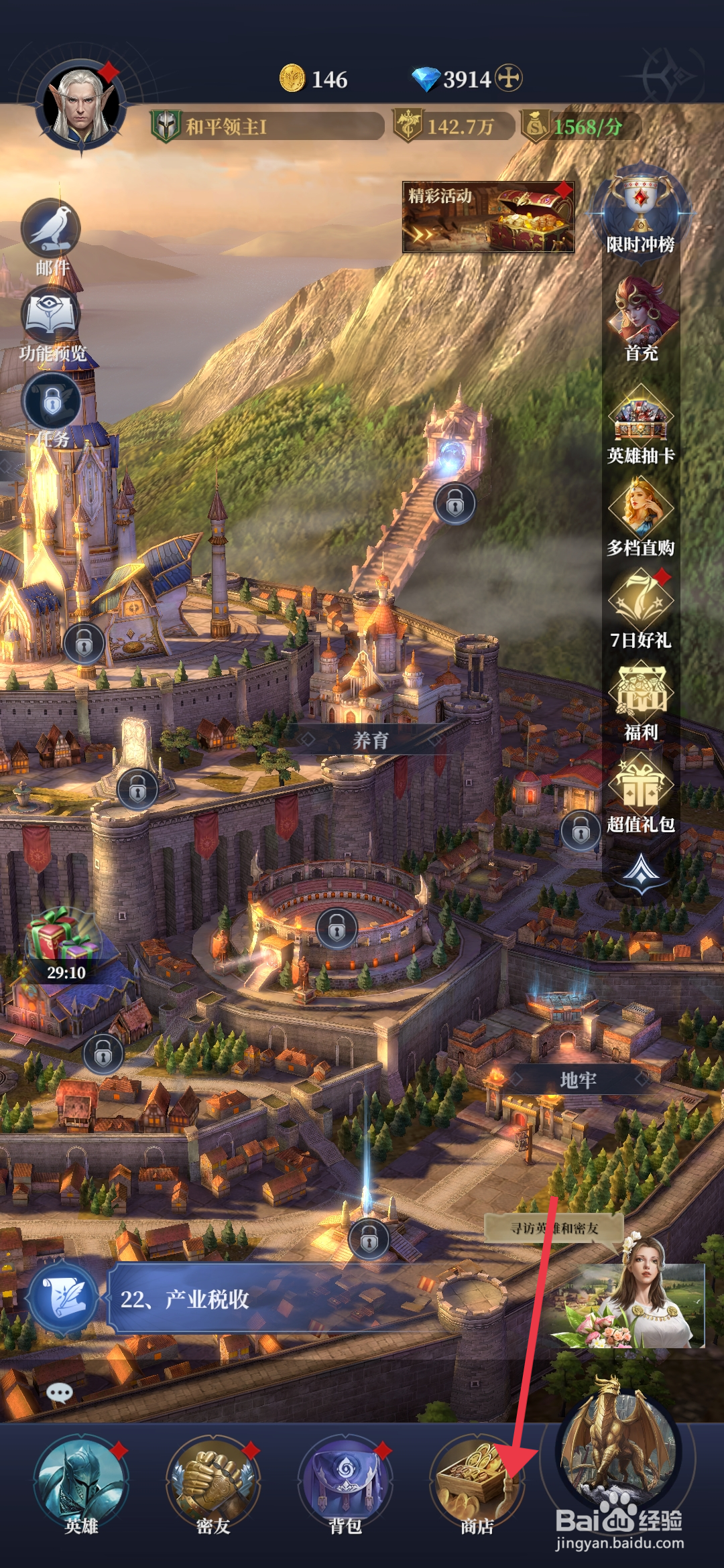Open the 英雄 hero menu
Viewport: 724px width, 1568px height.
pos(80,1482)
